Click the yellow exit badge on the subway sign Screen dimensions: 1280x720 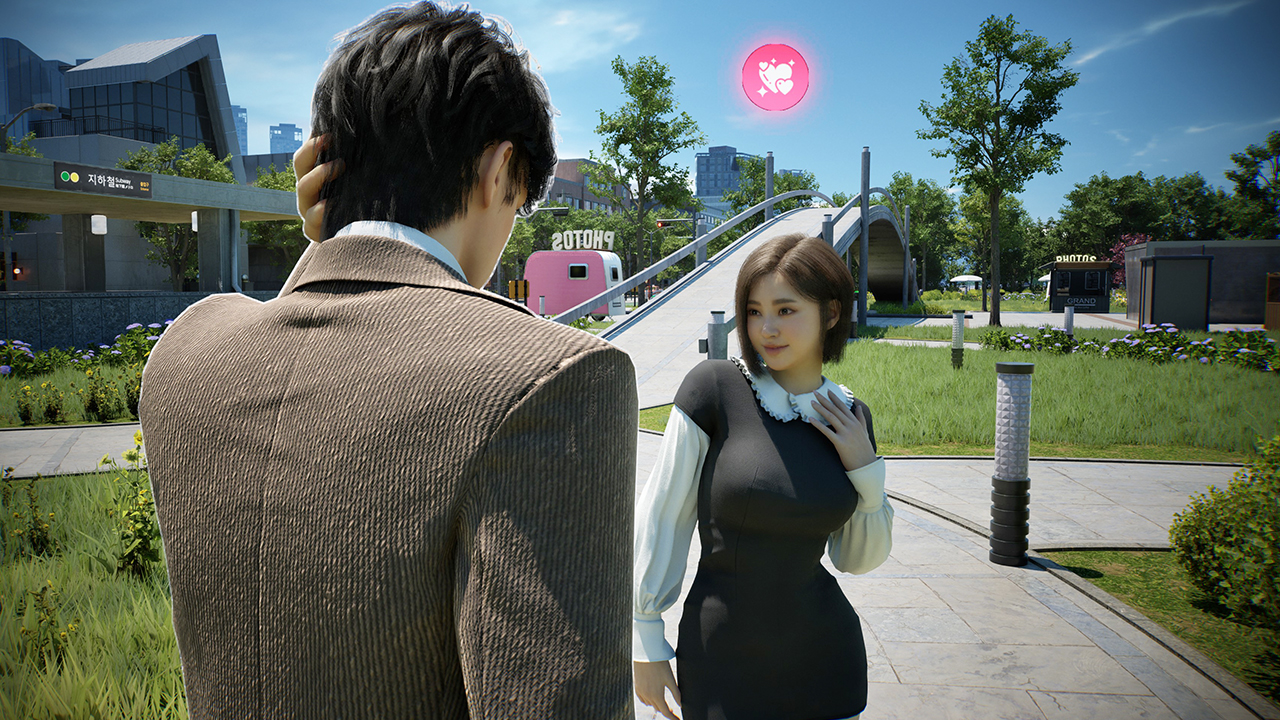click(145, 183)
